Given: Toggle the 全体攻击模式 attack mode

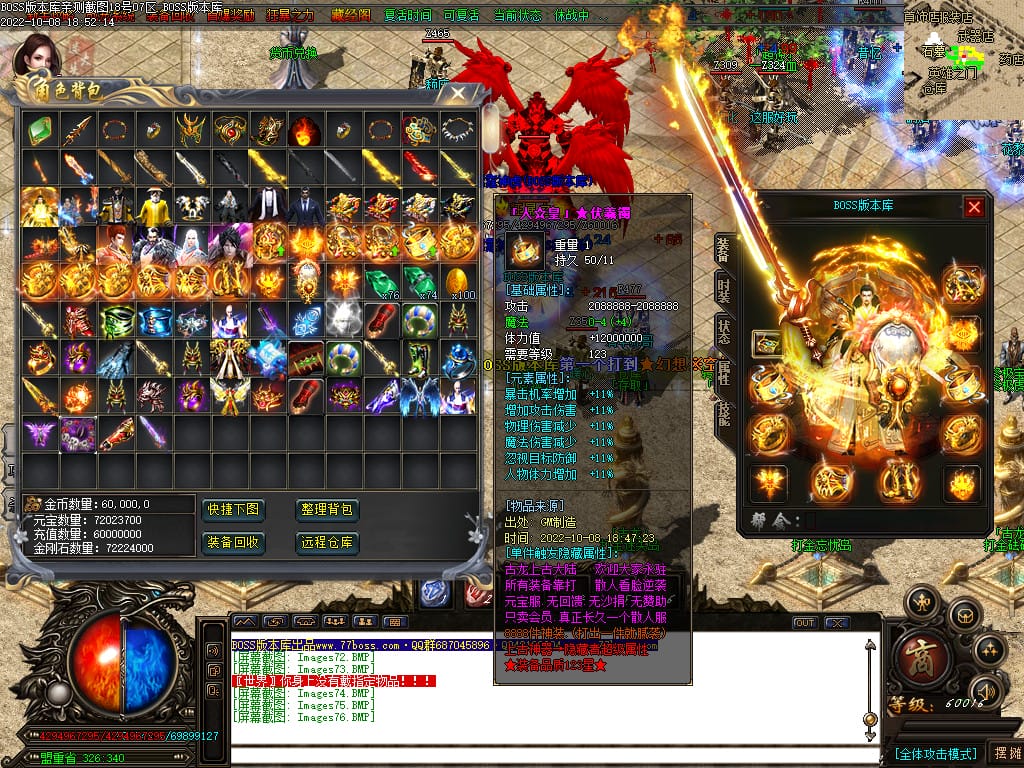Looking at the screenshot, I should [x=934, y=753].
